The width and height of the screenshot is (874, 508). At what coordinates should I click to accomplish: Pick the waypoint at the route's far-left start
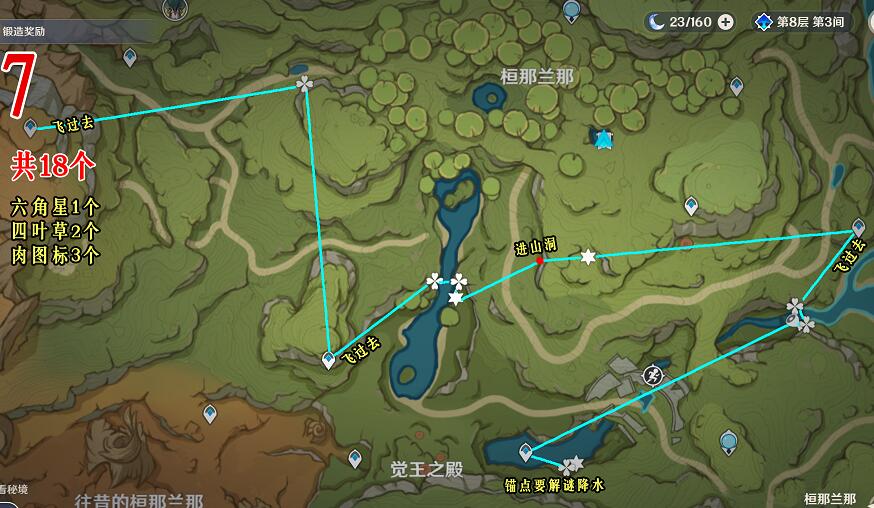pos(30,127)
